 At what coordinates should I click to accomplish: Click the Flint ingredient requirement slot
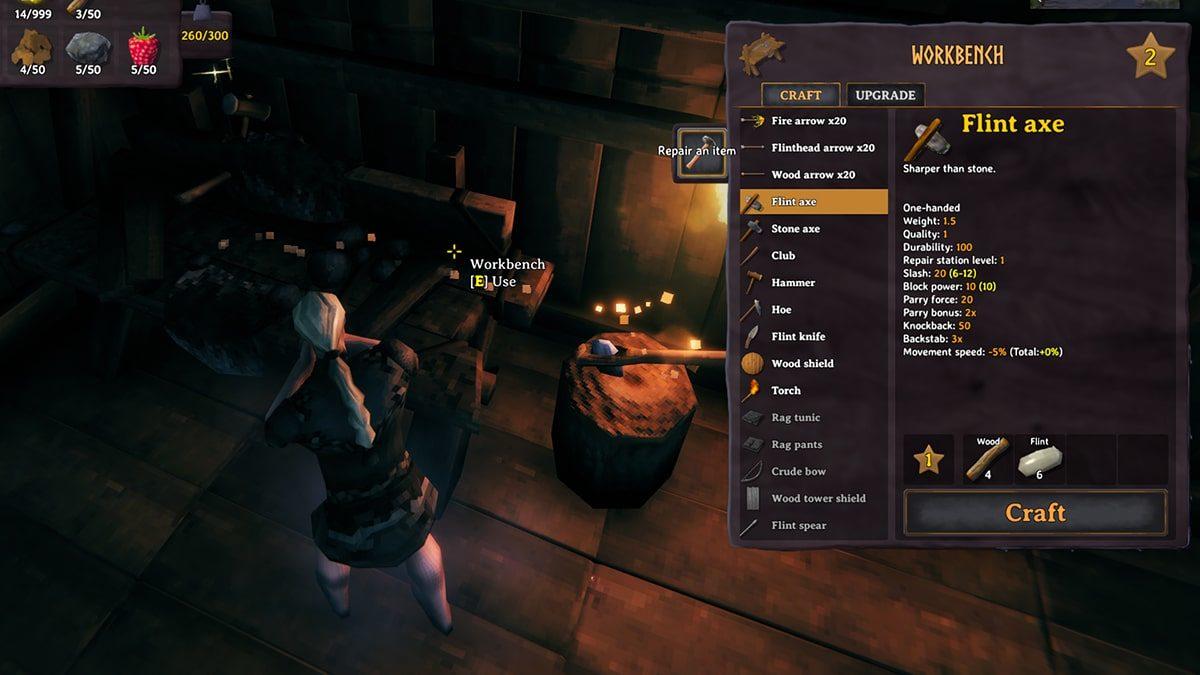(1039, 459)
